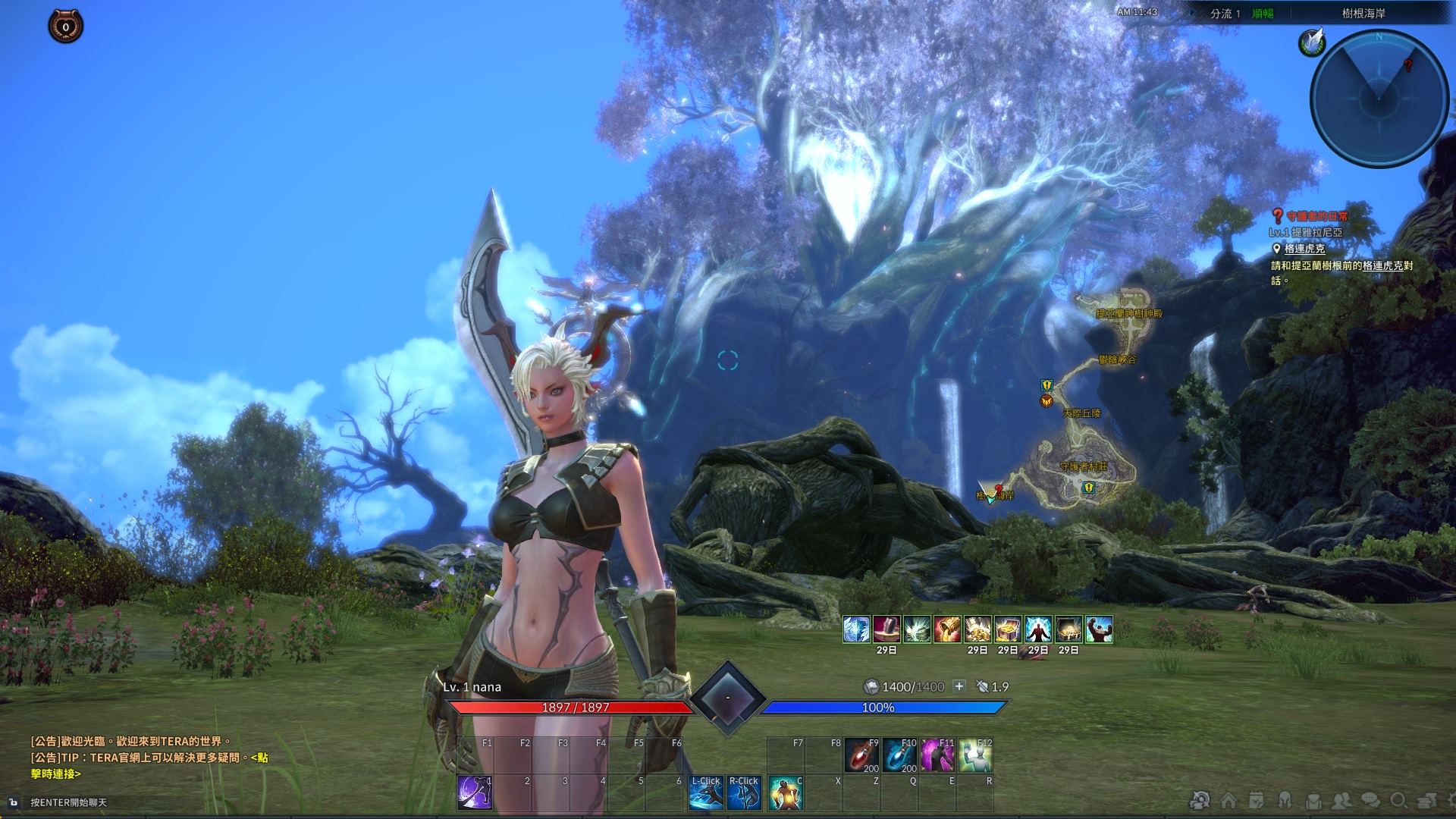The width and height of the screenshot is (1456, 819).
Task: Open the circular minimap
Action: [1379, 97]
